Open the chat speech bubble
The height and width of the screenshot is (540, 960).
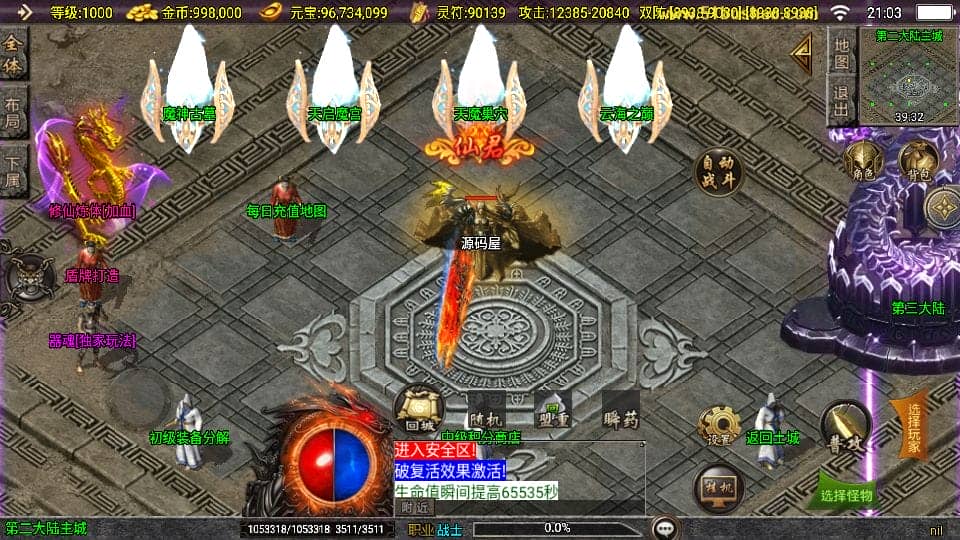663,528
